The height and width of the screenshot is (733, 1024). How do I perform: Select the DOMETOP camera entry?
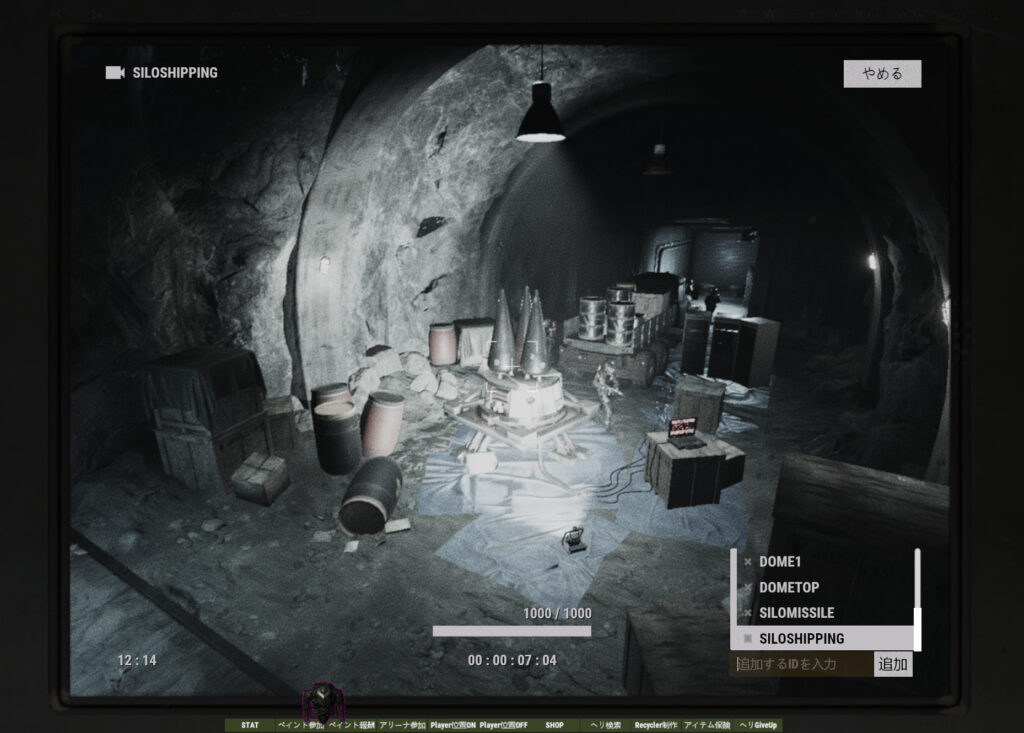[x=788, y=587]
